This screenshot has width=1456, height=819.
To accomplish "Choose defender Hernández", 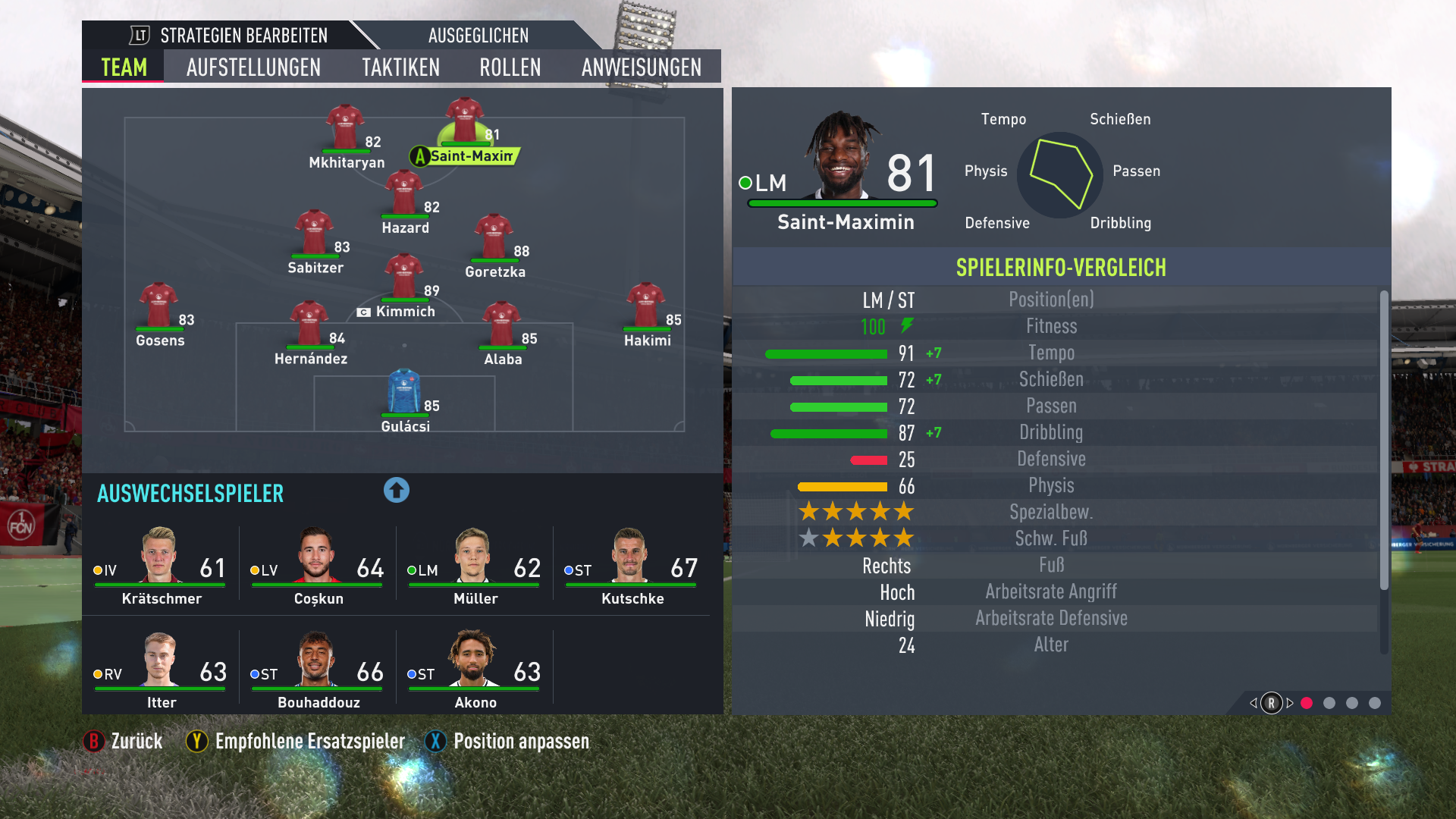I will (309, 325).
